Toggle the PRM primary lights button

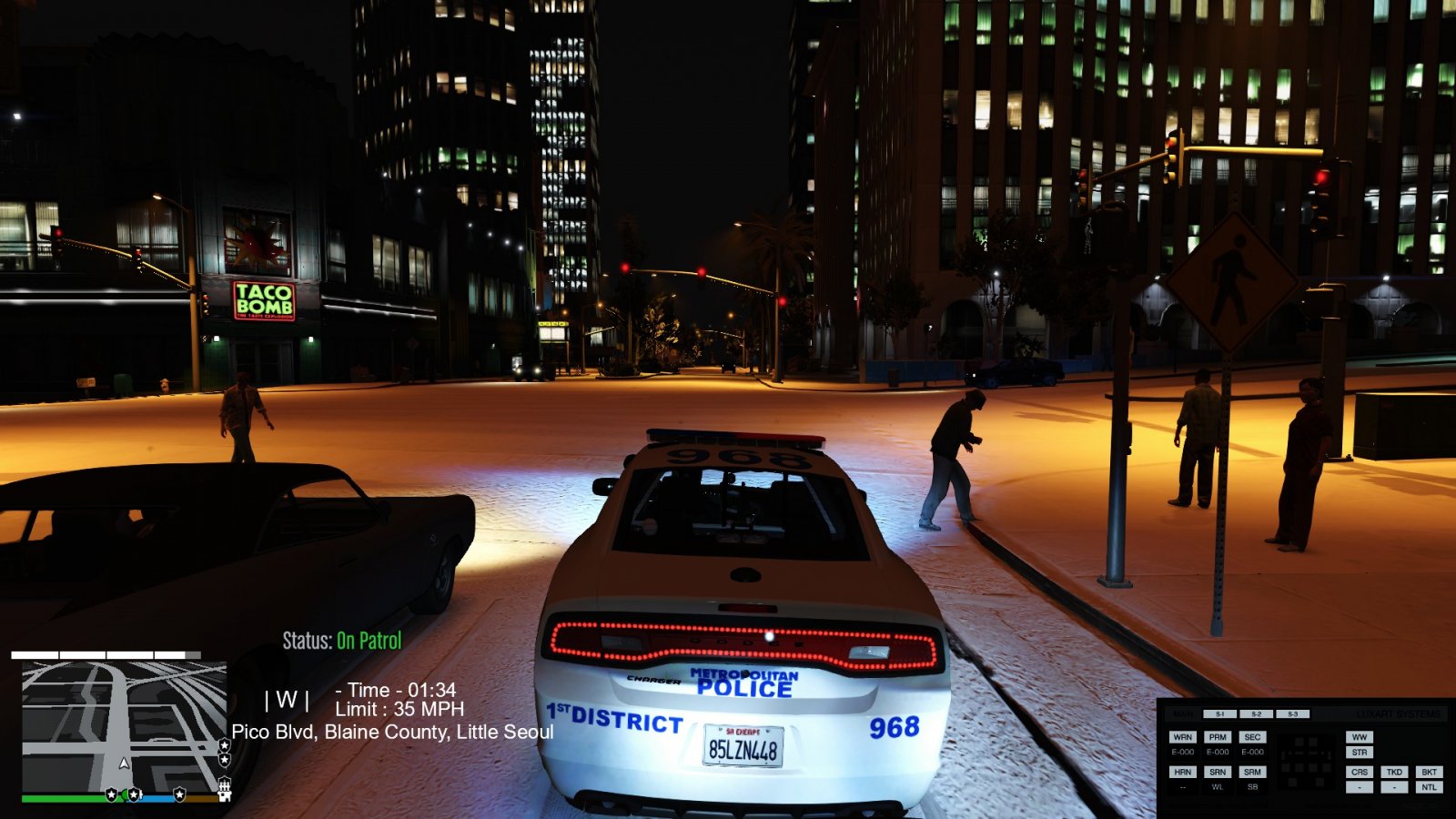coord(1218,737)
